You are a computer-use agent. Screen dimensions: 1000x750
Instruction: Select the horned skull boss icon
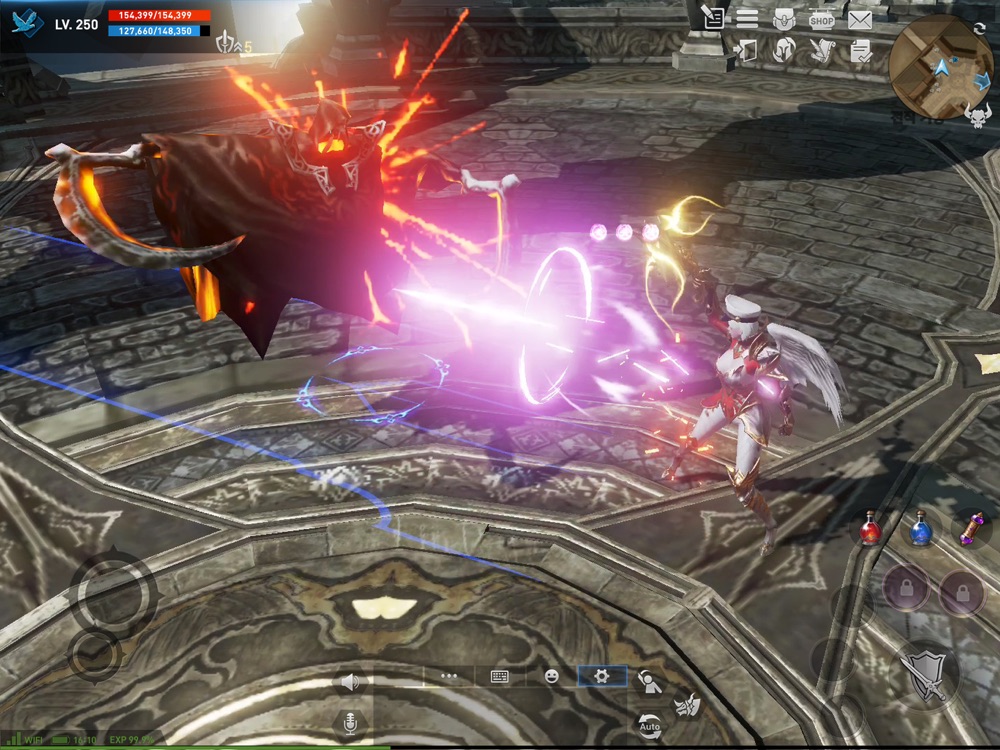coord(977,119)
